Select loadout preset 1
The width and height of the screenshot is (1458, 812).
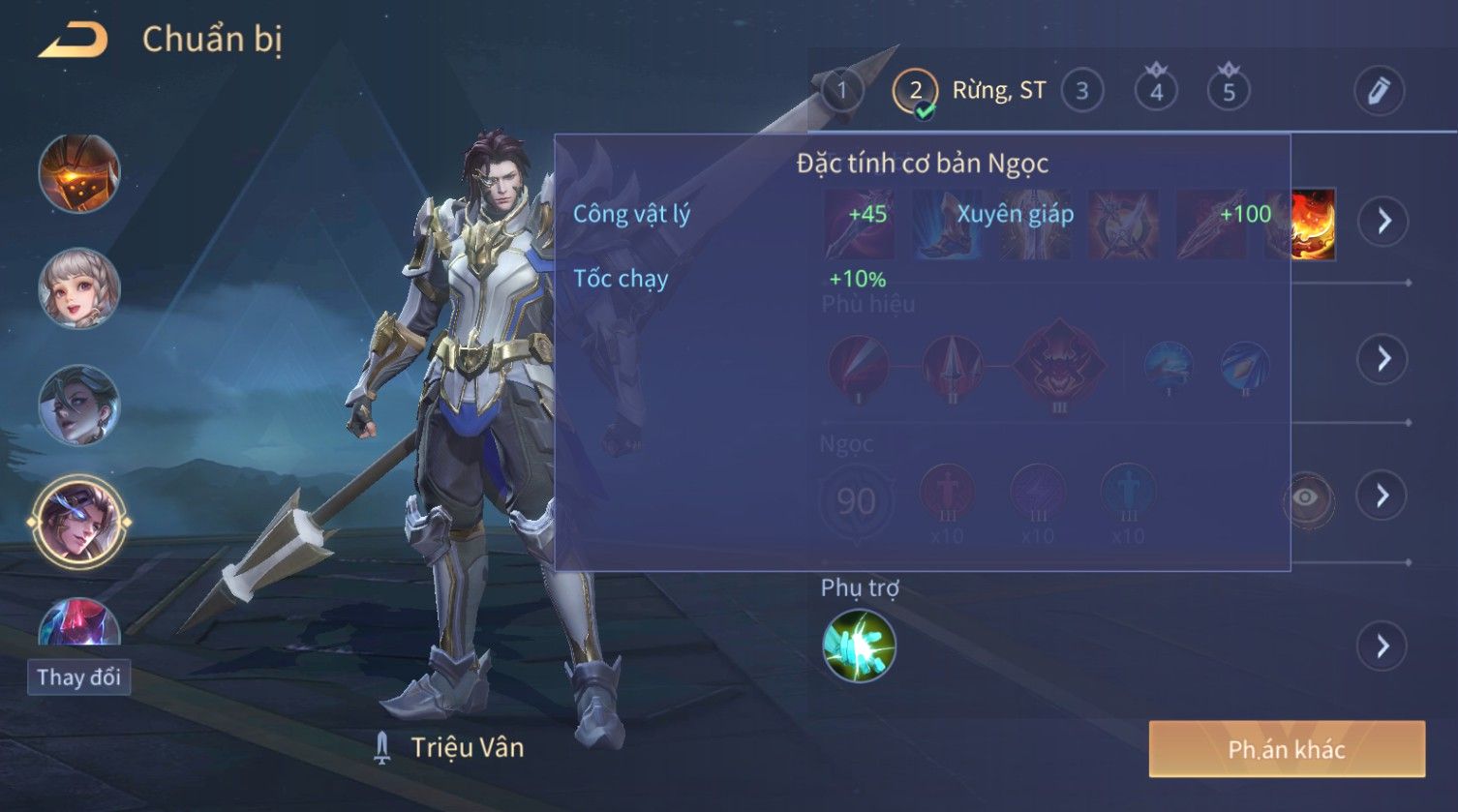click(x=841, y=91)
